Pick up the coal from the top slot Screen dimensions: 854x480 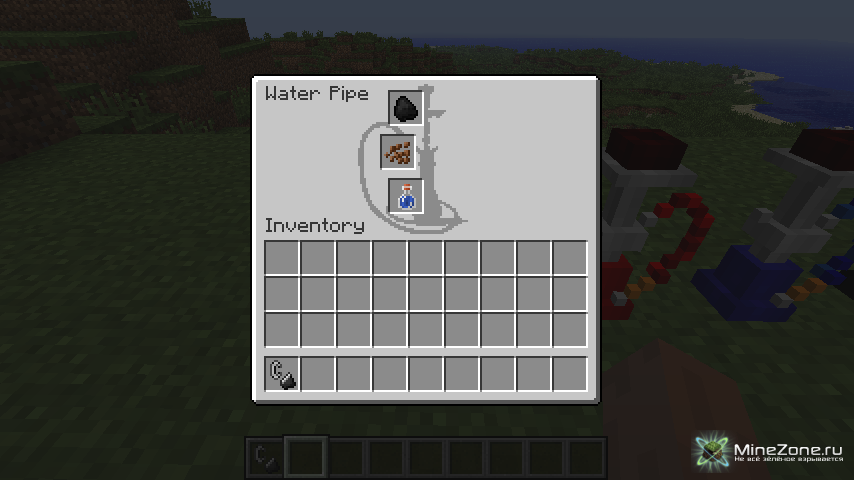(x=405, y=108)
